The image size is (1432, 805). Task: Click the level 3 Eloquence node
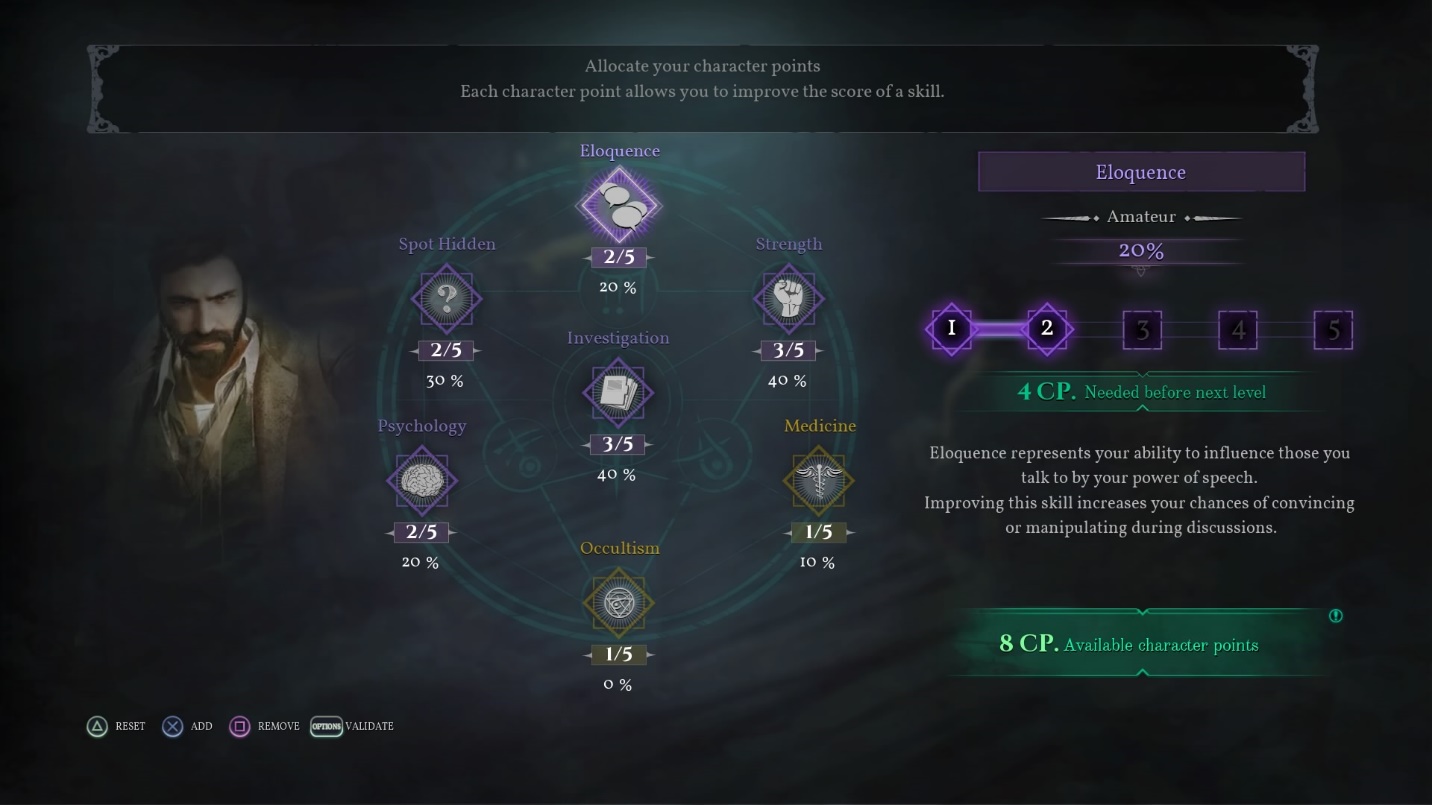click(1142, 329)
